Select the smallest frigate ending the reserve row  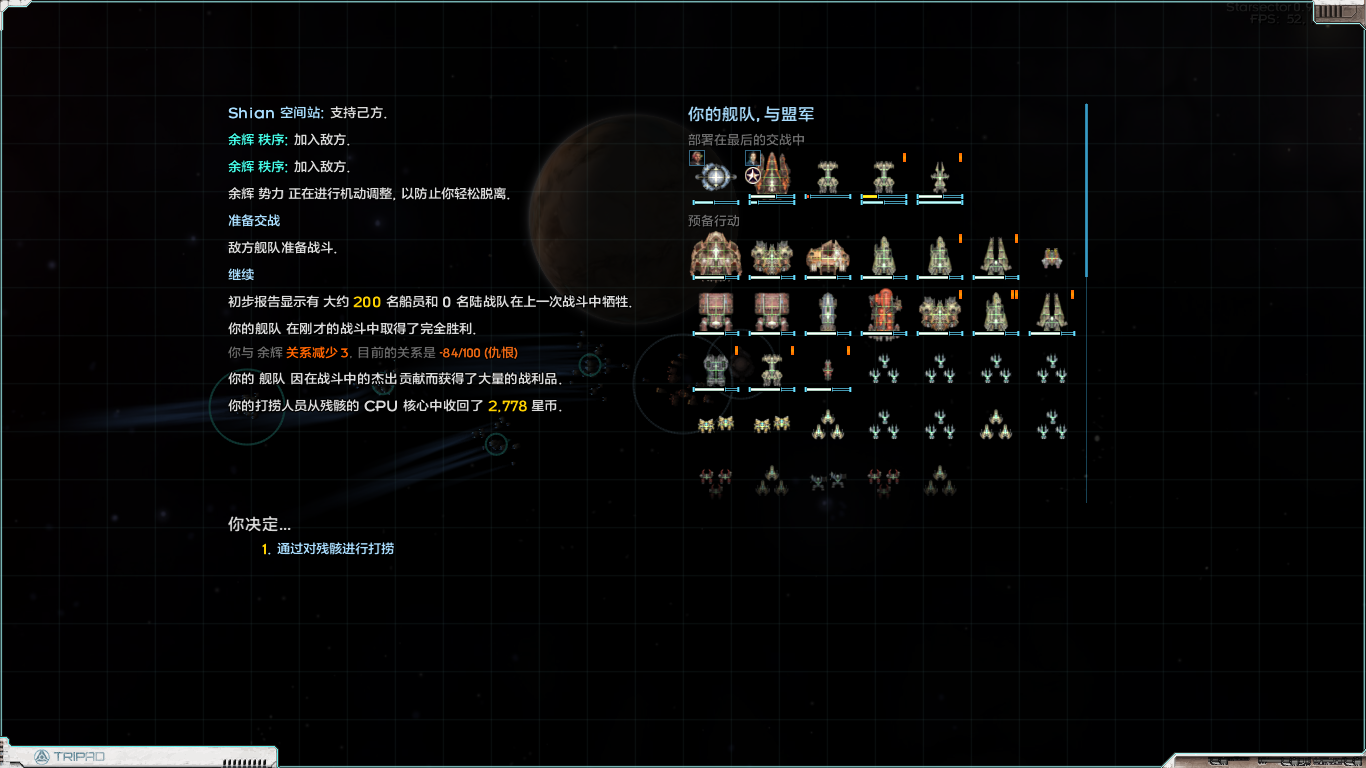click(1050, 258)
